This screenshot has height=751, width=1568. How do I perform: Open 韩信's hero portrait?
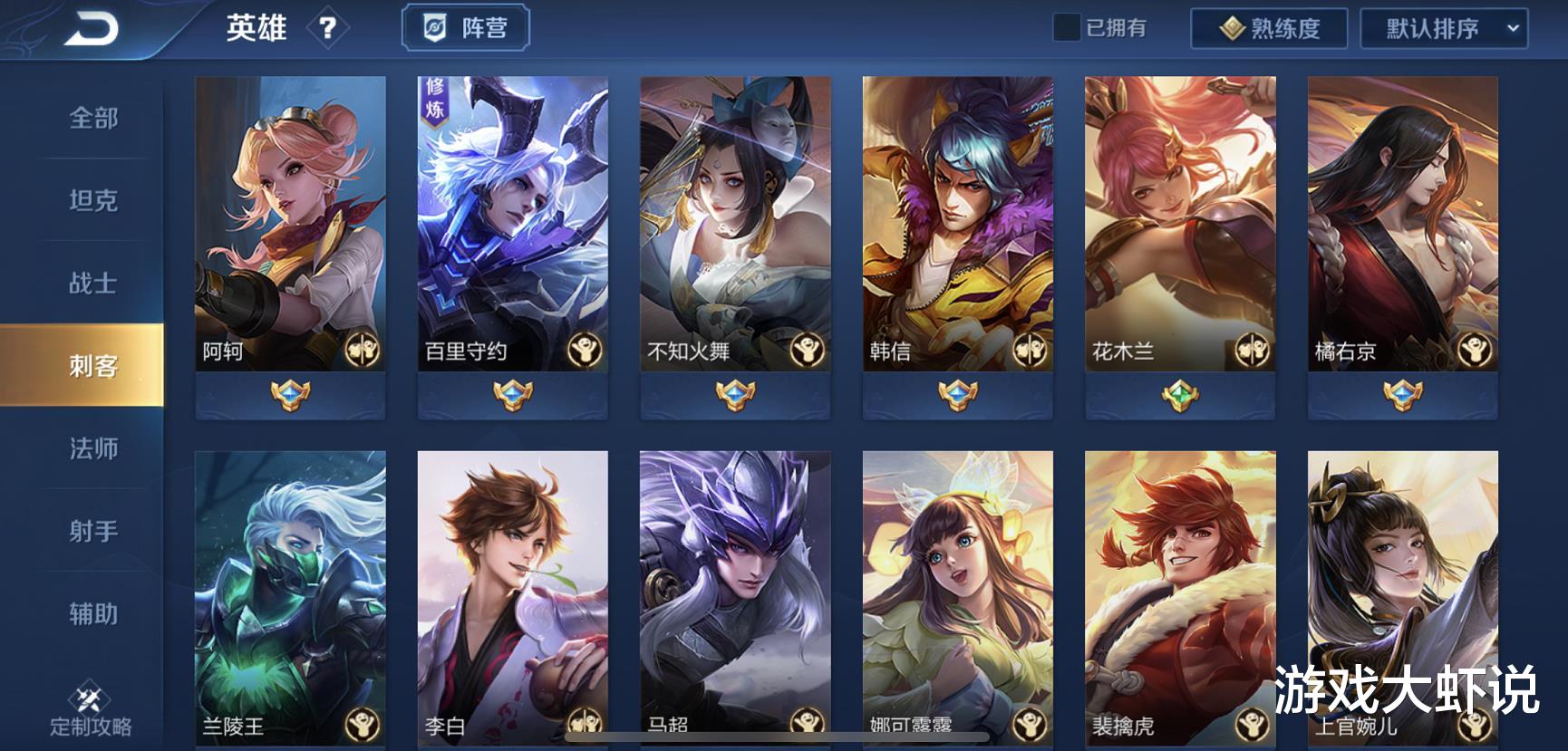point(958,217)
